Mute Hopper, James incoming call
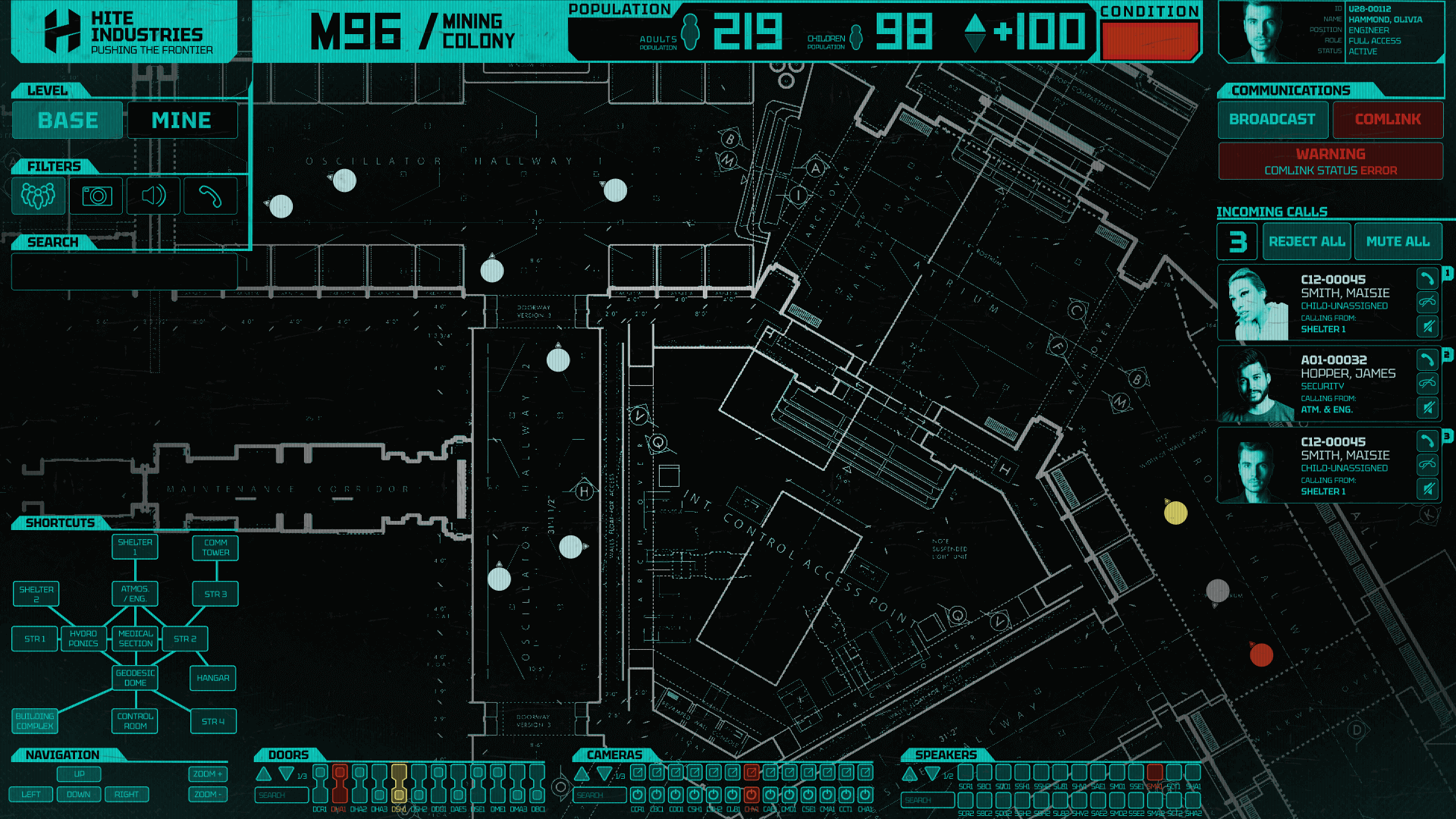Viewport: 1456px width, 819px height. tap(1427, 407)
